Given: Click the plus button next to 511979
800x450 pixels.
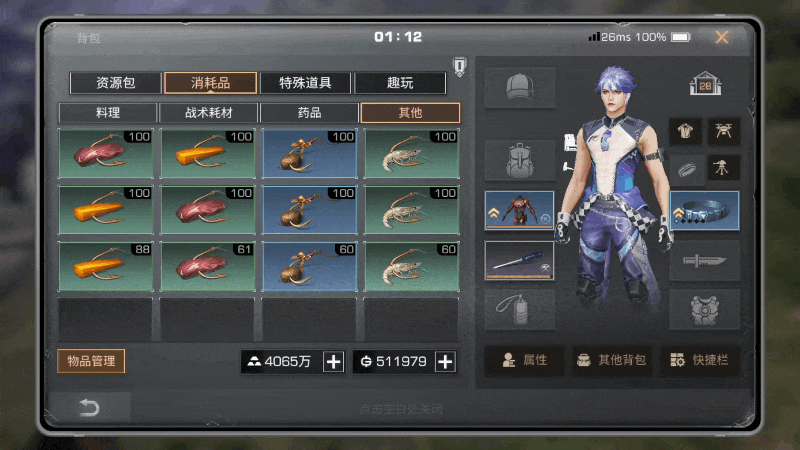Looking at the screenshot, I should (x=446, y=362).
